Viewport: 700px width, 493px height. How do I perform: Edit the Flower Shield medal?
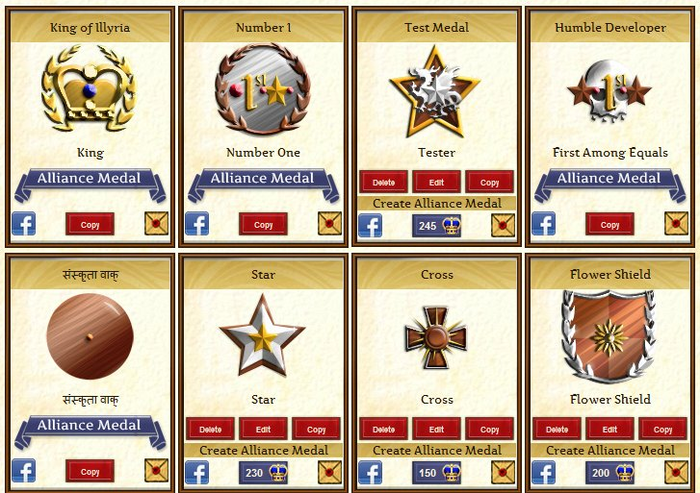(x=610, y=429)
